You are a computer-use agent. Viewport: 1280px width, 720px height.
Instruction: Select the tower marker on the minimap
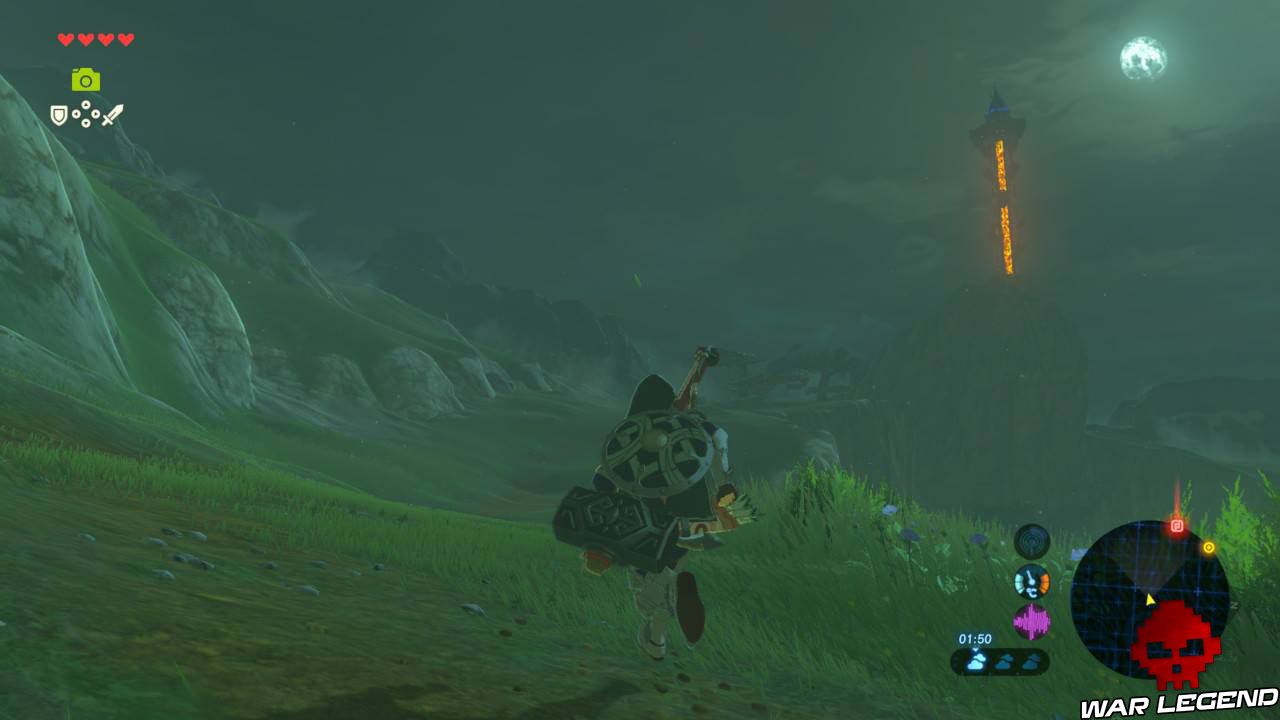(1177, 525)
